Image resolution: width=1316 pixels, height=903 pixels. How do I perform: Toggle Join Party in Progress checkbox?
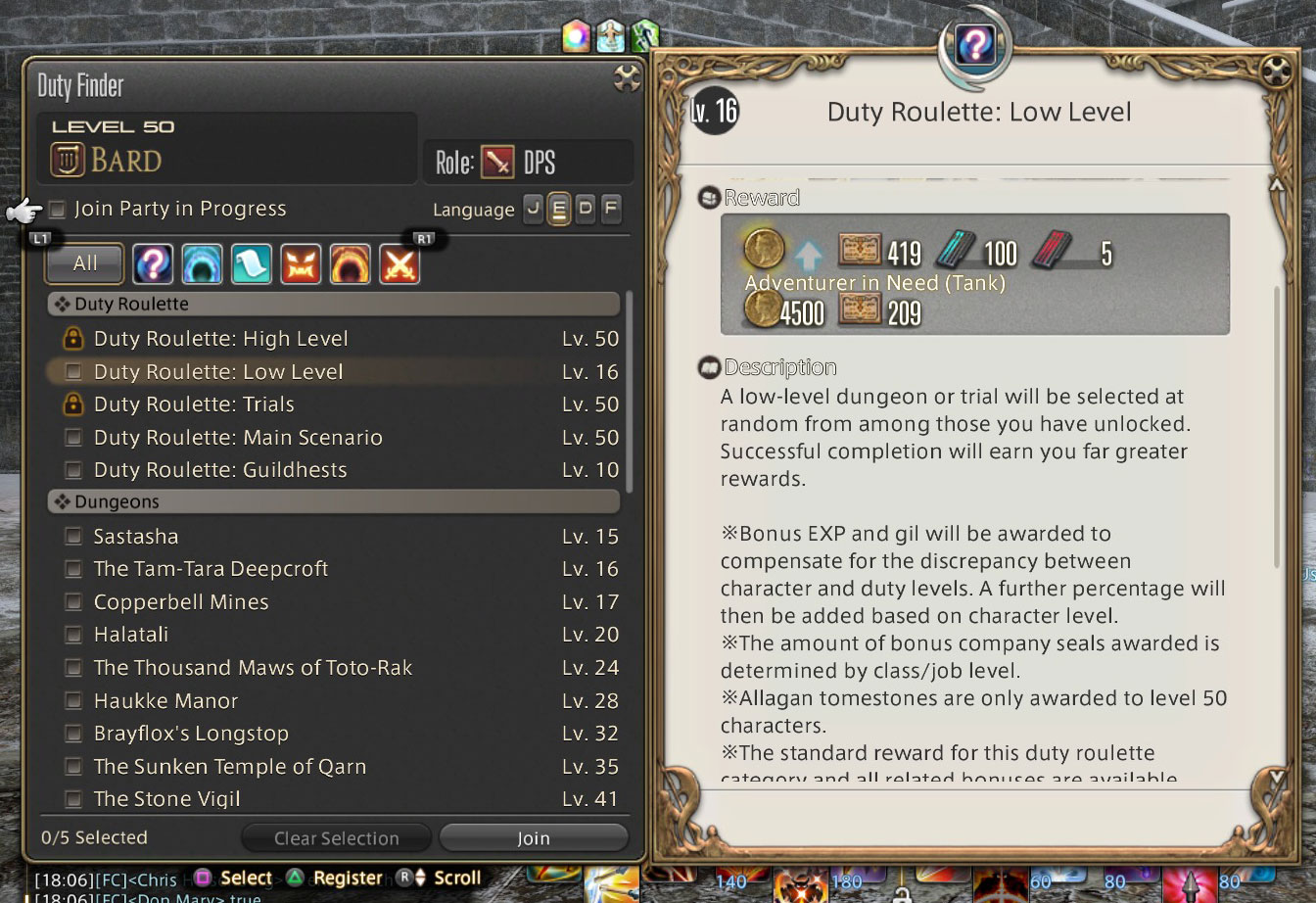click(x=58, y=209)
